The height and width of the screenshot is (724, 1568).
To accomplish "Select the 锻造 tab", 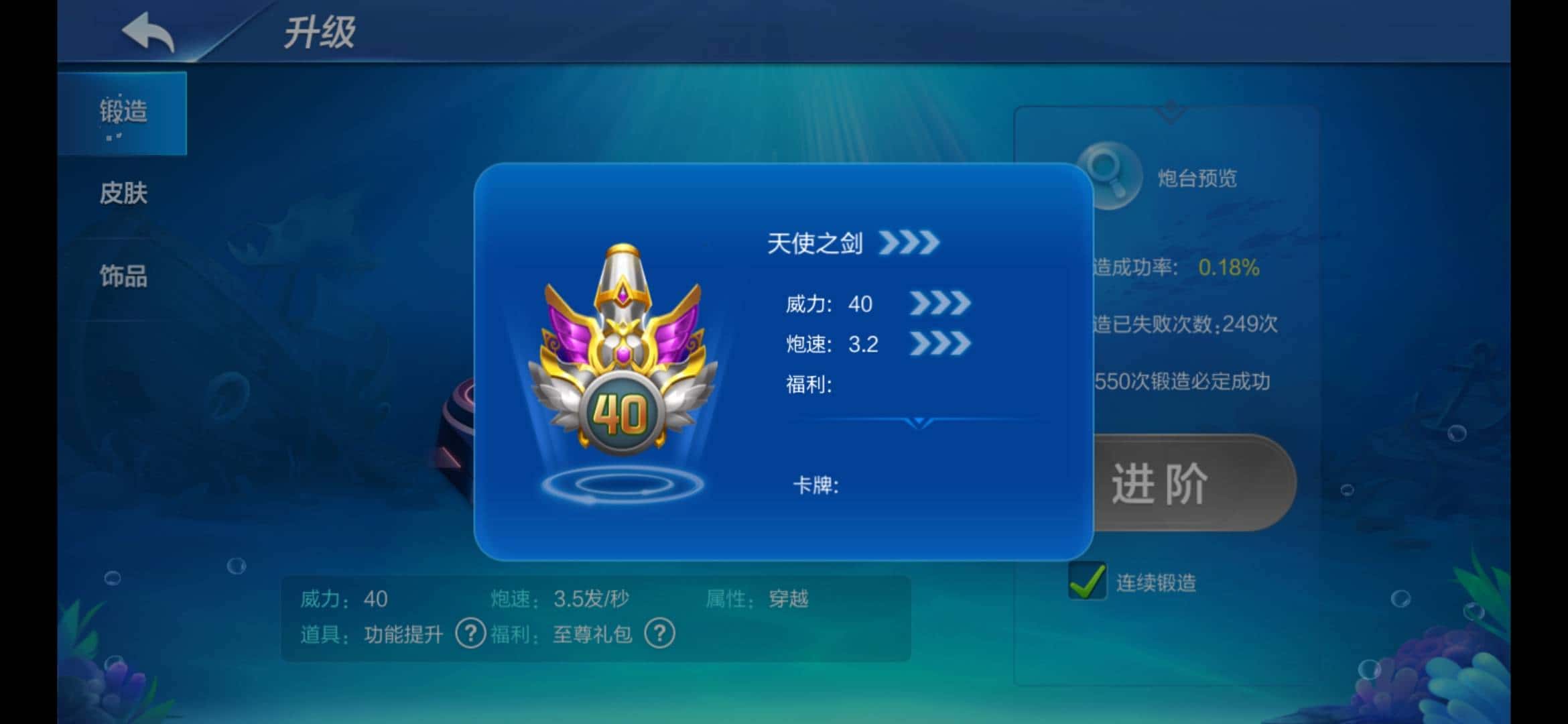I will coord(124,113).
